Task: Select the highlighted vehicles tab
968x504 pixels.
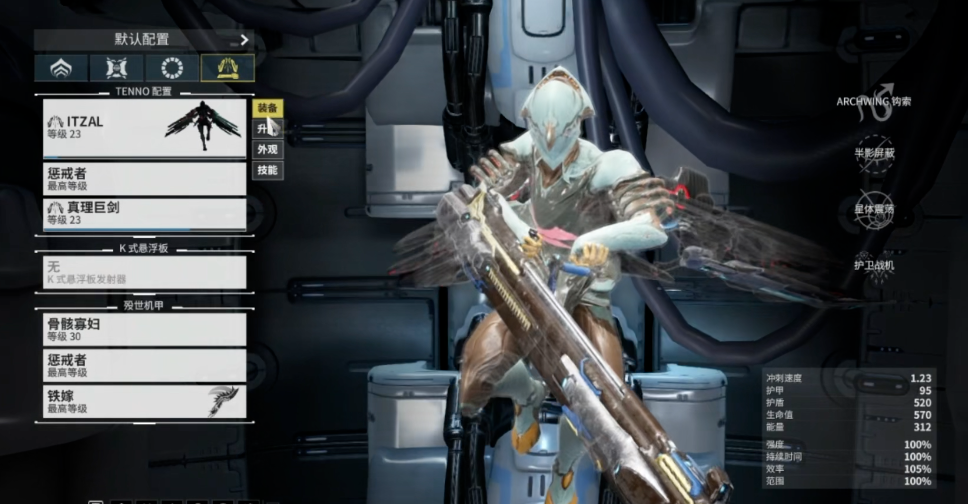Action: [227, 68]
